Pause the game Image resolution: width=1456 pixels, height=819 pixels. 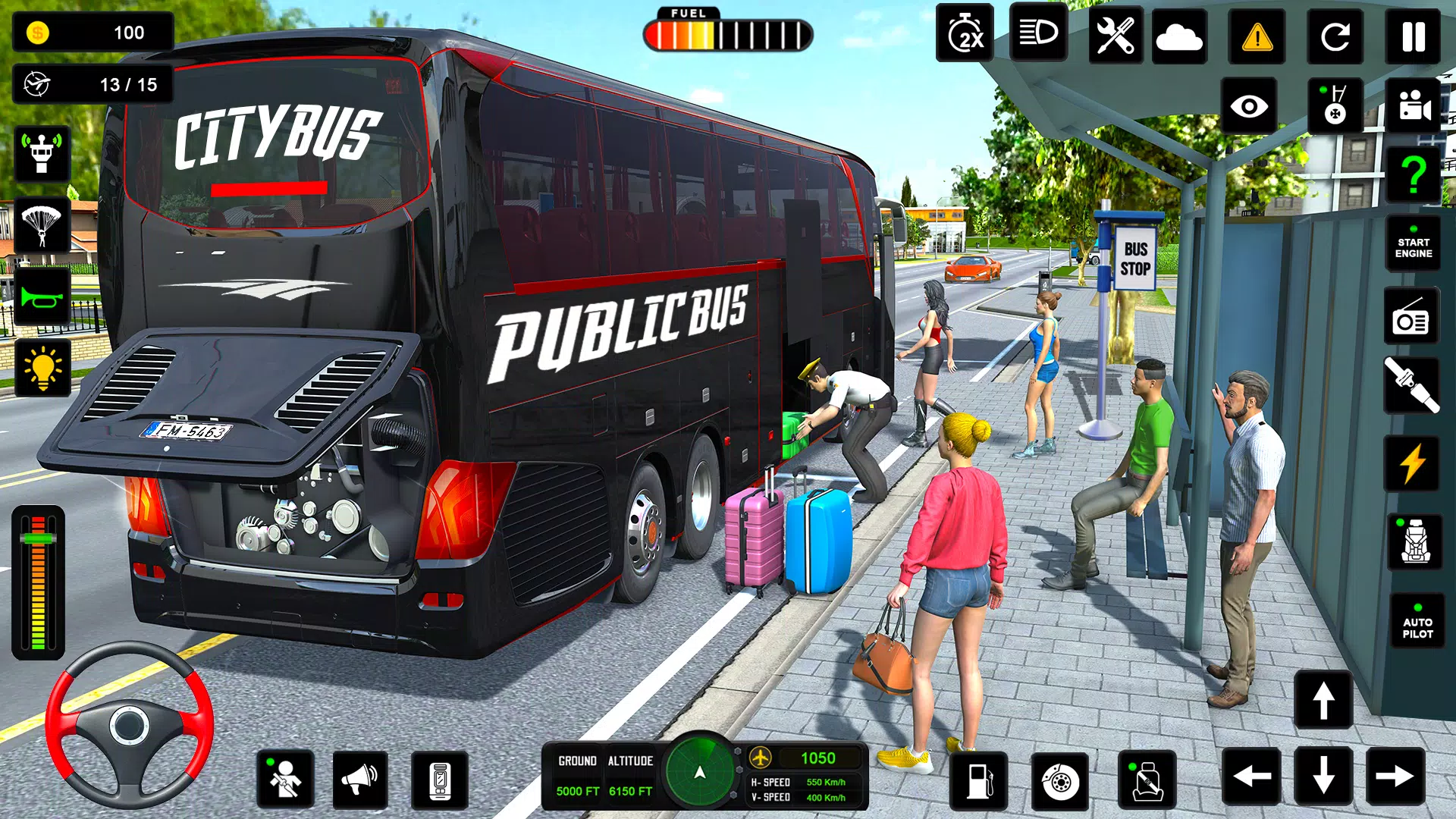(x=1412, y=33)
